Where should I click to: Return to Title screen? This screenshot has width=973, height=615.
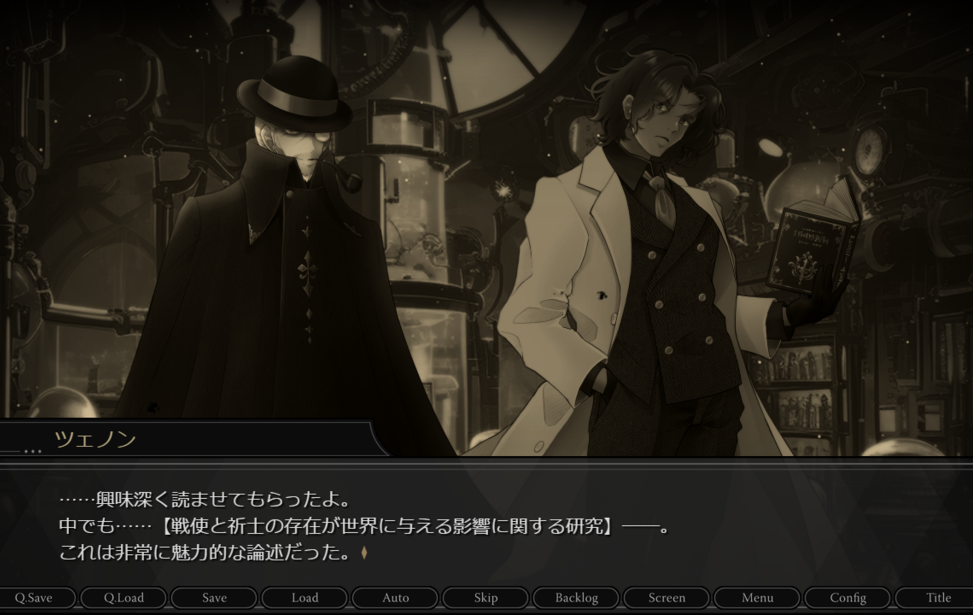click(x=937, y=598)
